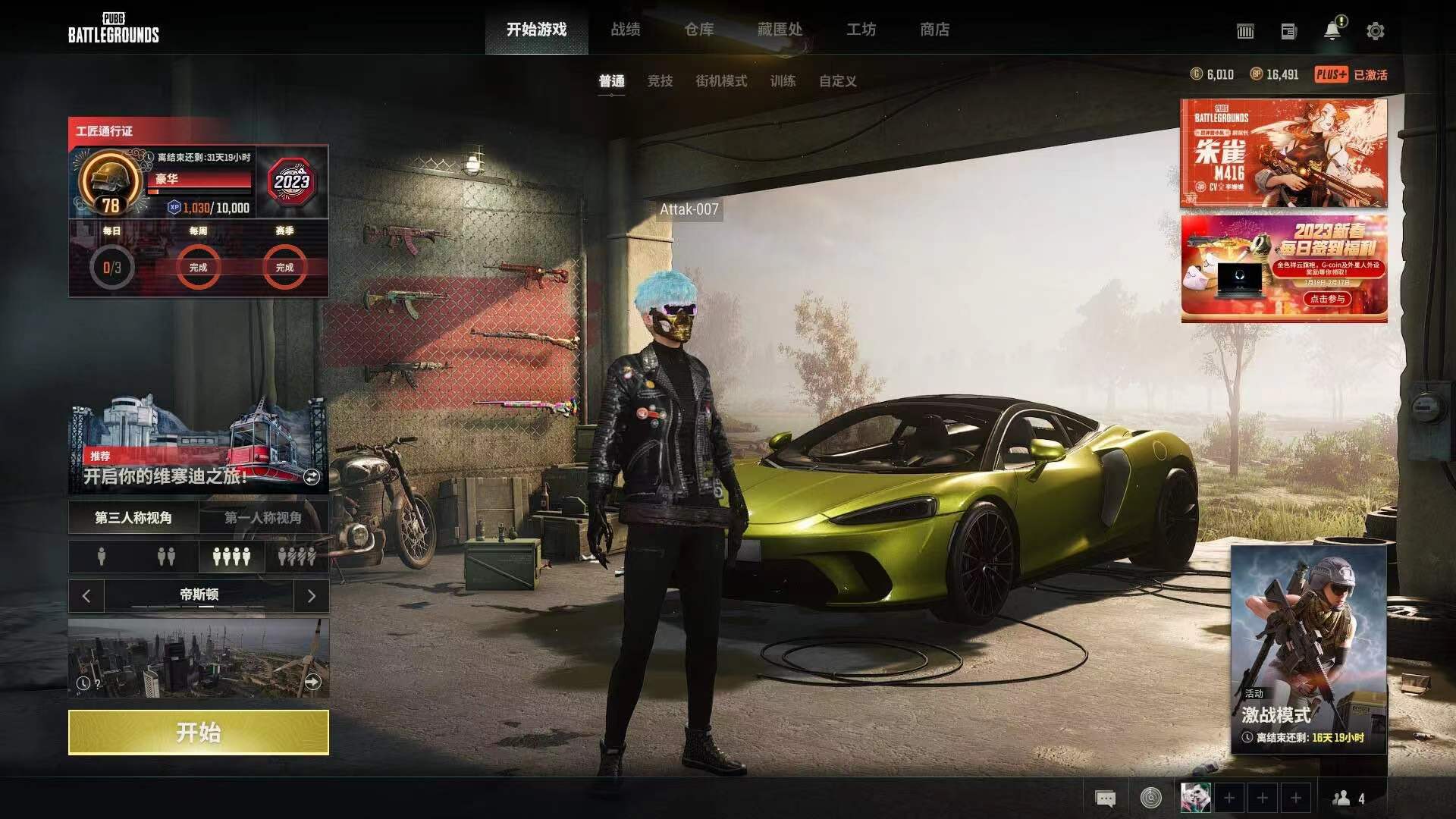Open the 藏匿处 hideout tab

click(x=780, y=30)
